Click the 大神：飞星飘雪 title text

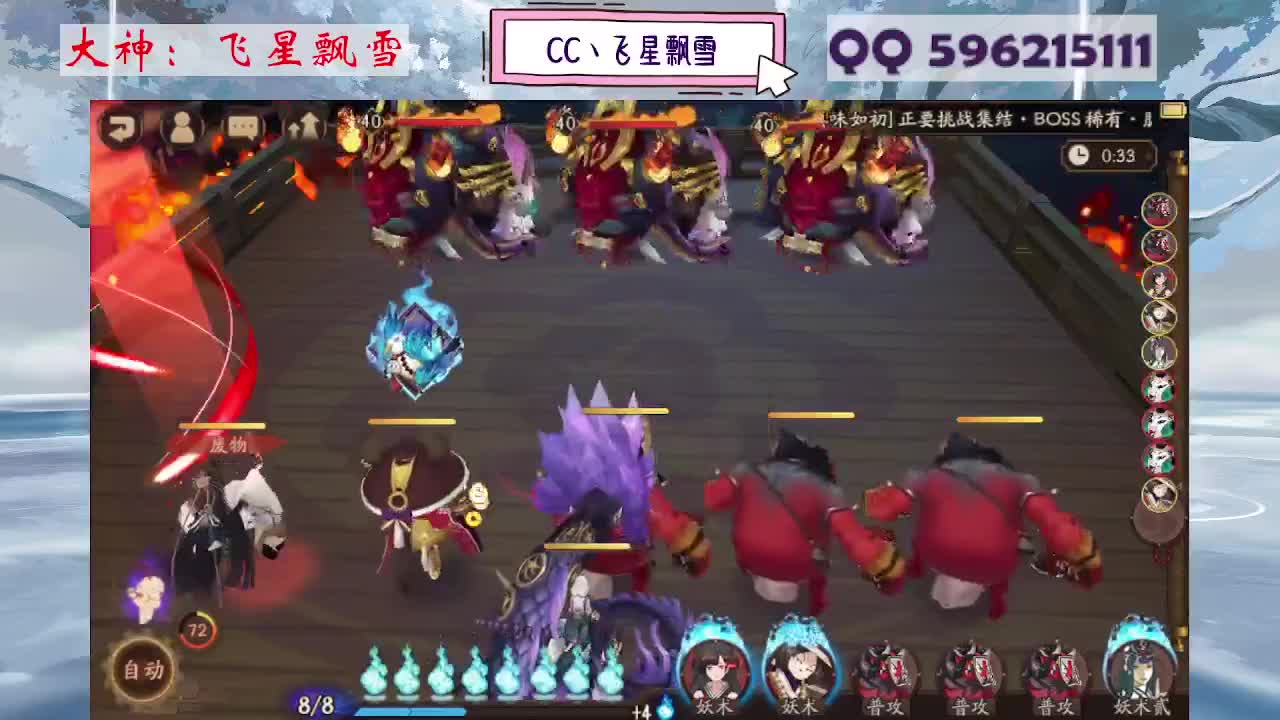(232, 50)
